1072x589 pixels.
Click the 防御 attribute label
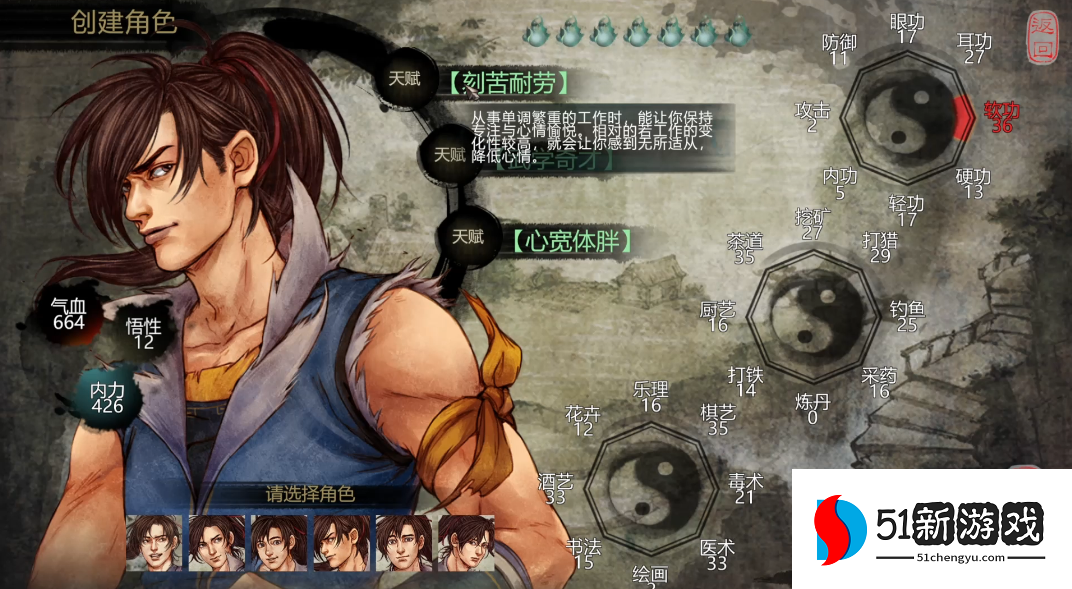pyautogui.click(x=839, y=50)
